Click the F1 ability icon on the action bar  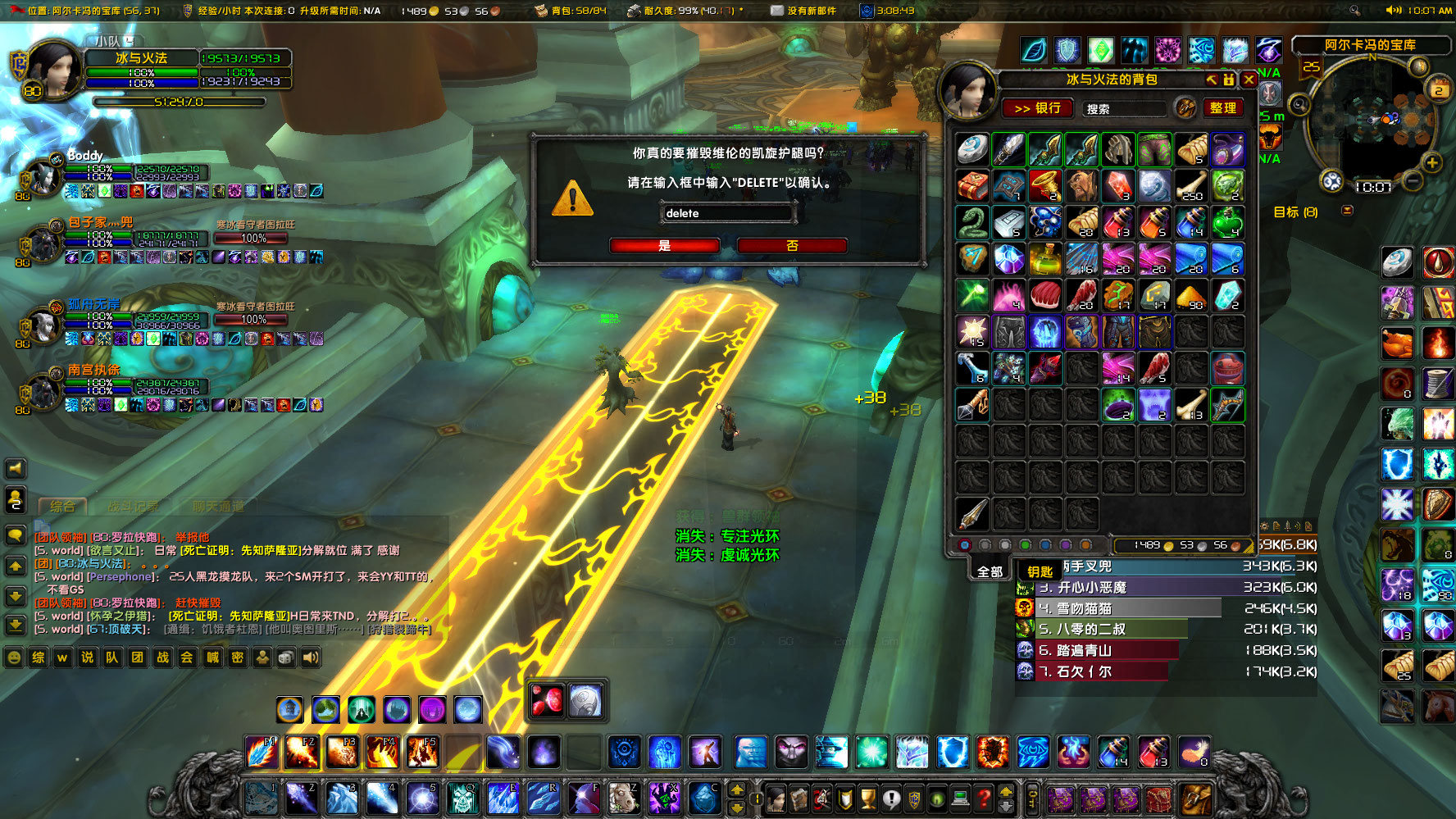262,750
